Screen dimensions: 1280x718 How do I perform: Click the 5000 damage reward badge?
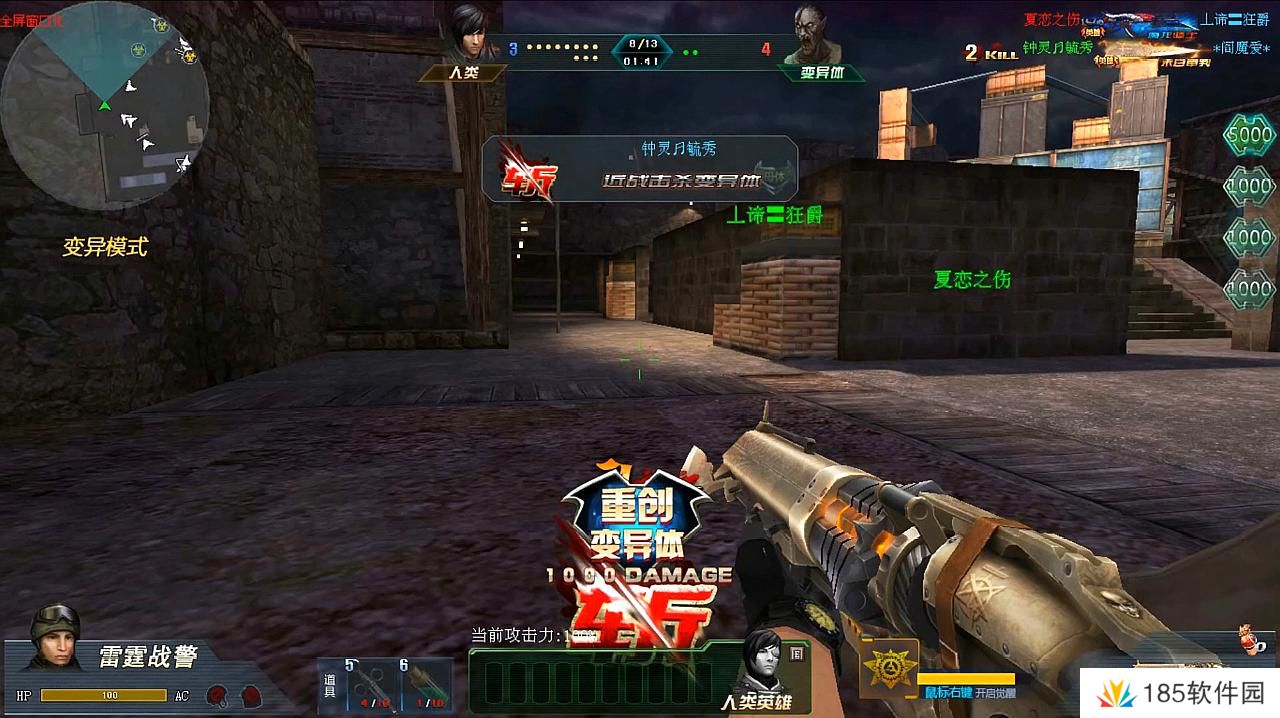tap(1249, 133)
